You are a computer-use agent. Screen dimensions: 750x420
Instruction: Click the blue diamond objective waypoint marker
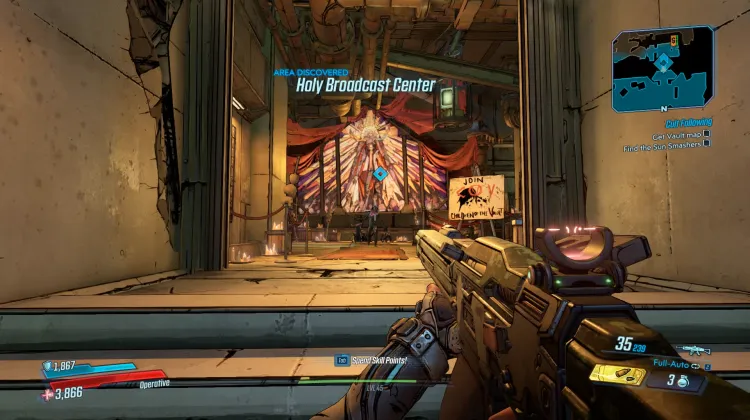pyautogui.click(x=380, y=174)
